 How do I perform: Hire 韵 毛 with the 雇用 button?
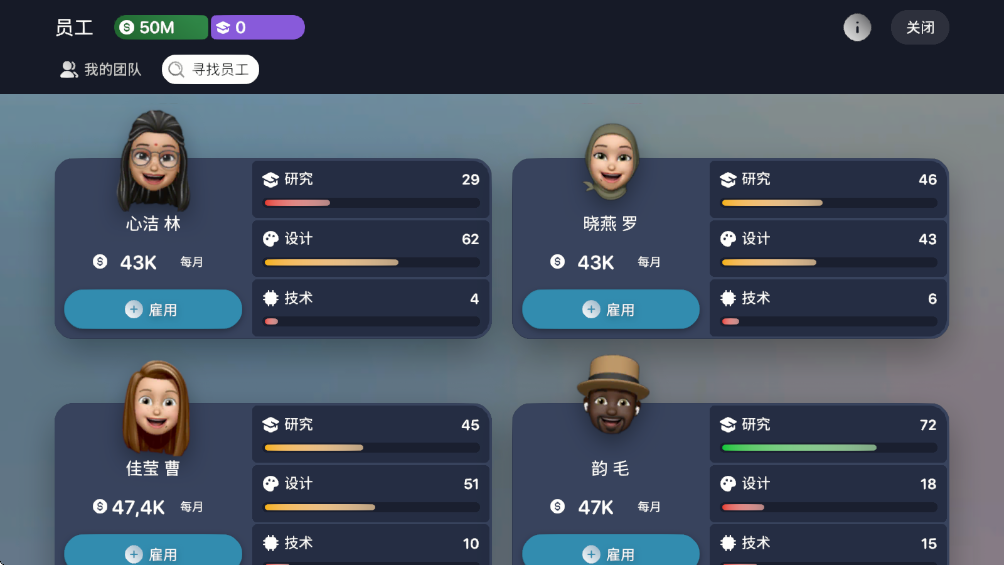tap(610, 553)
